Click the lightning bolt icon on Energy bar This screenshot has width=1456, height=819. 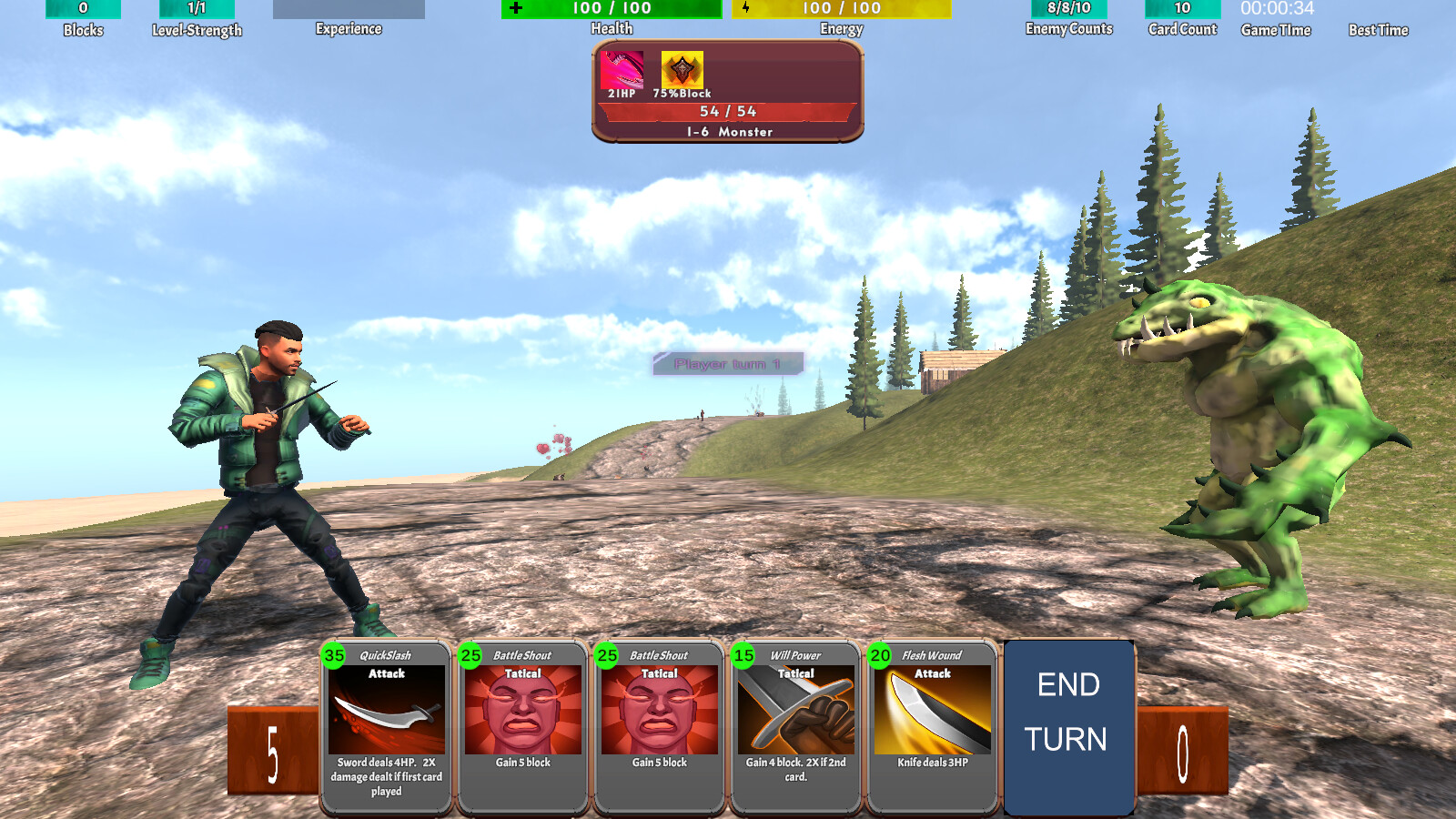[746, 8]
